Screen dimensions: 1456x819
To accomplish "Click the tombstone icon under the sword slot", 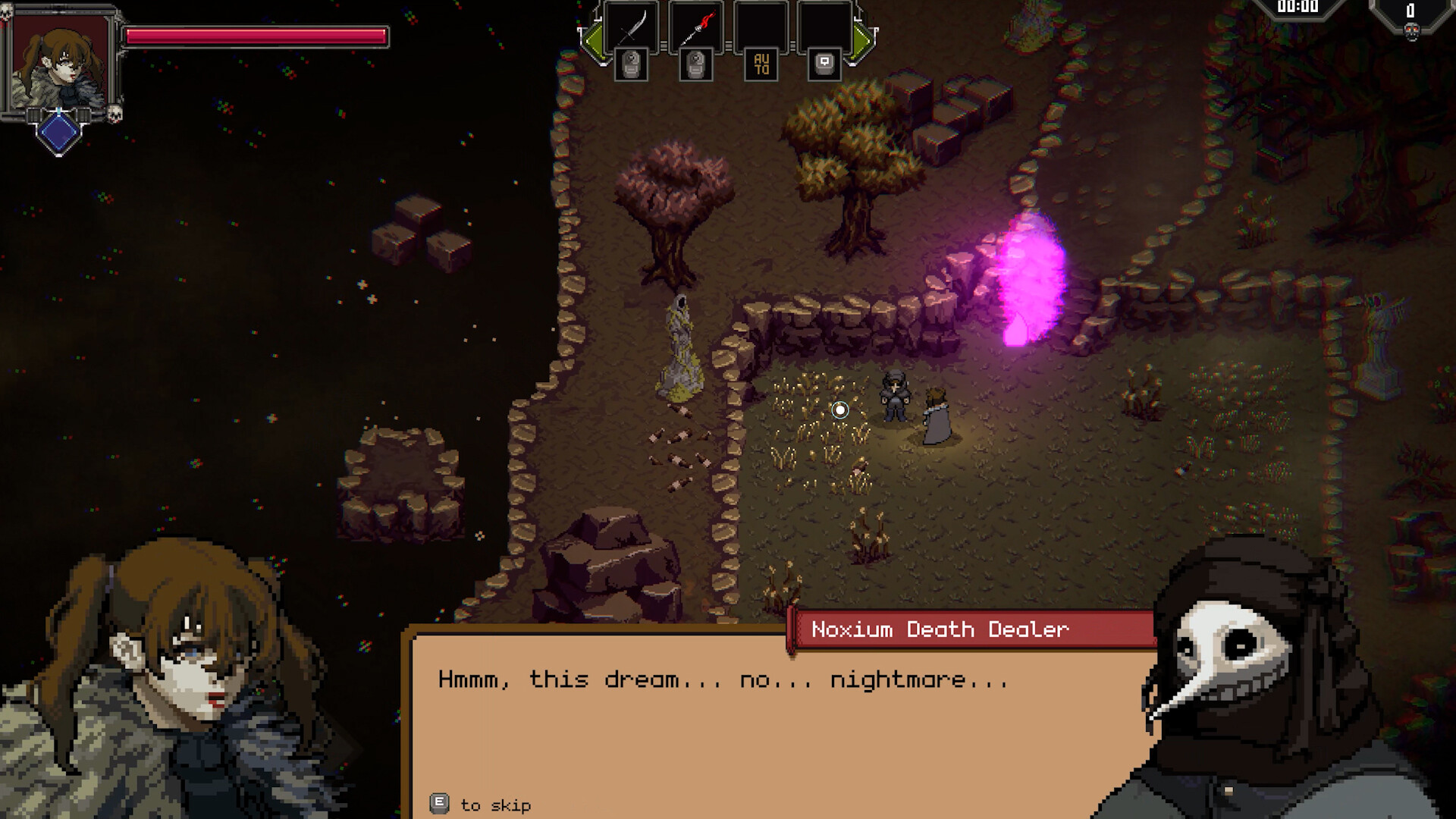I will (x=629, y=64).
